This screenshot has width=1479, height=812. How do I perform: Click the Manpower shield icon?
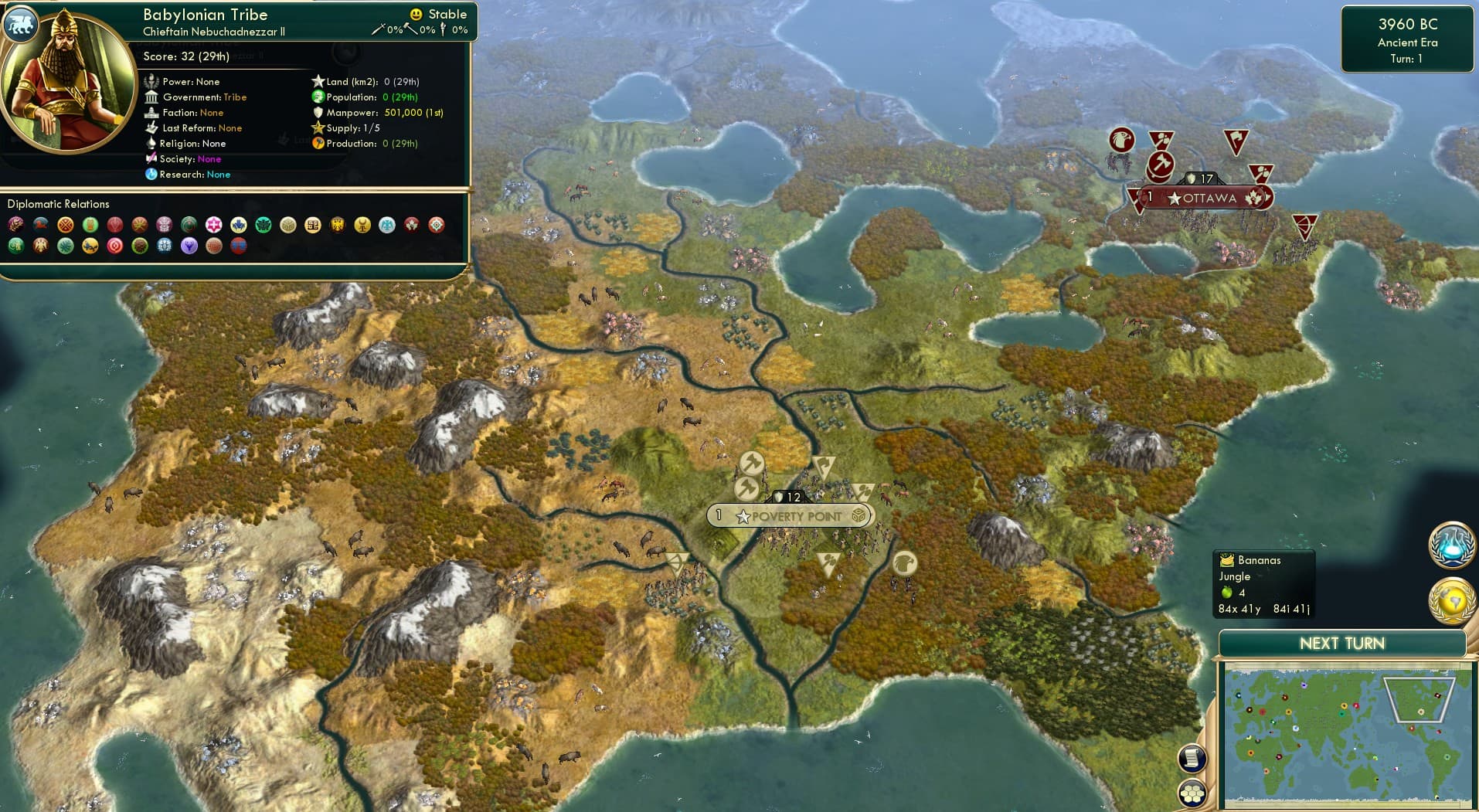(x=318, y=112)
